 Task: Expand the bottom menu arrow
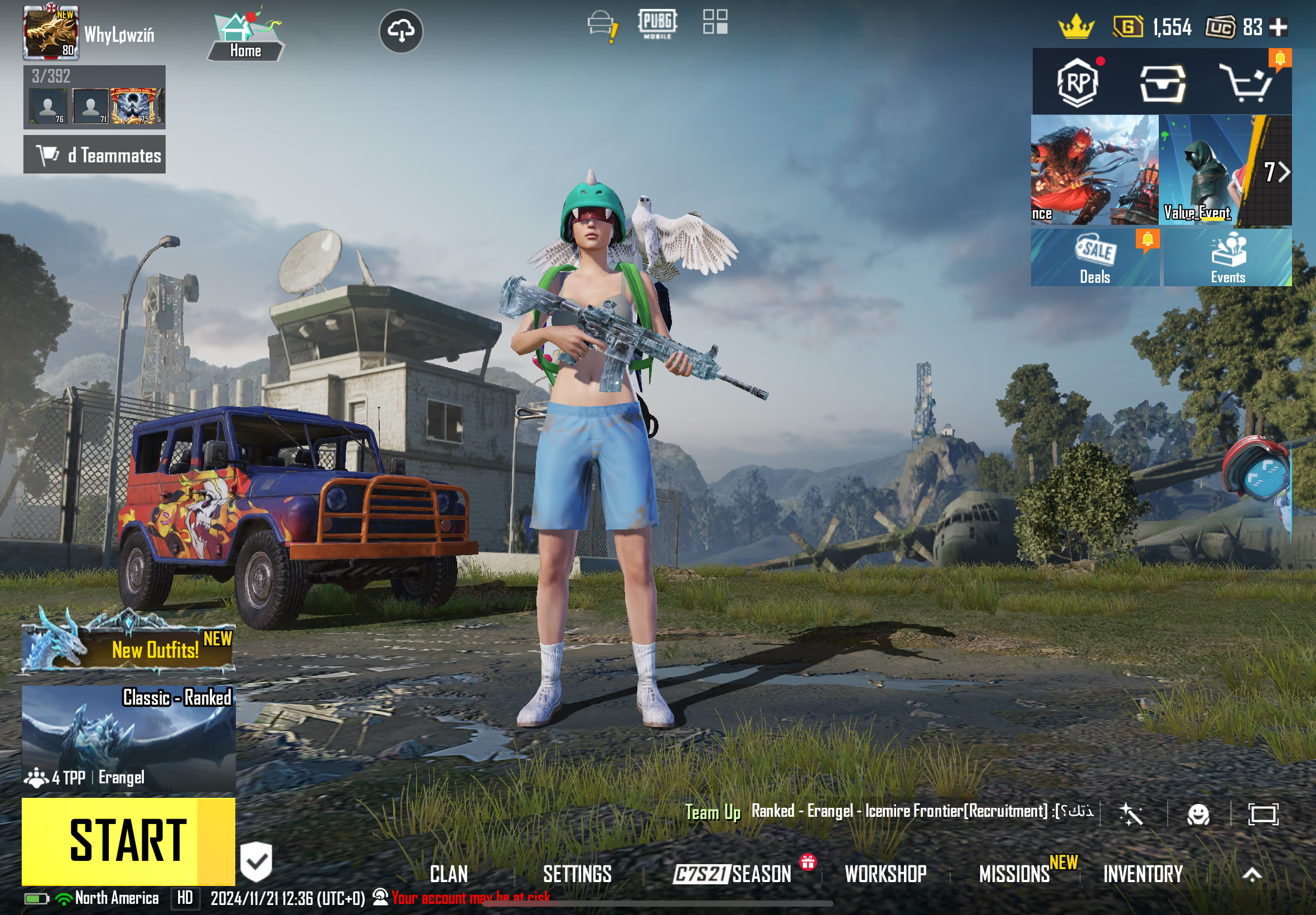(1252, 874)
